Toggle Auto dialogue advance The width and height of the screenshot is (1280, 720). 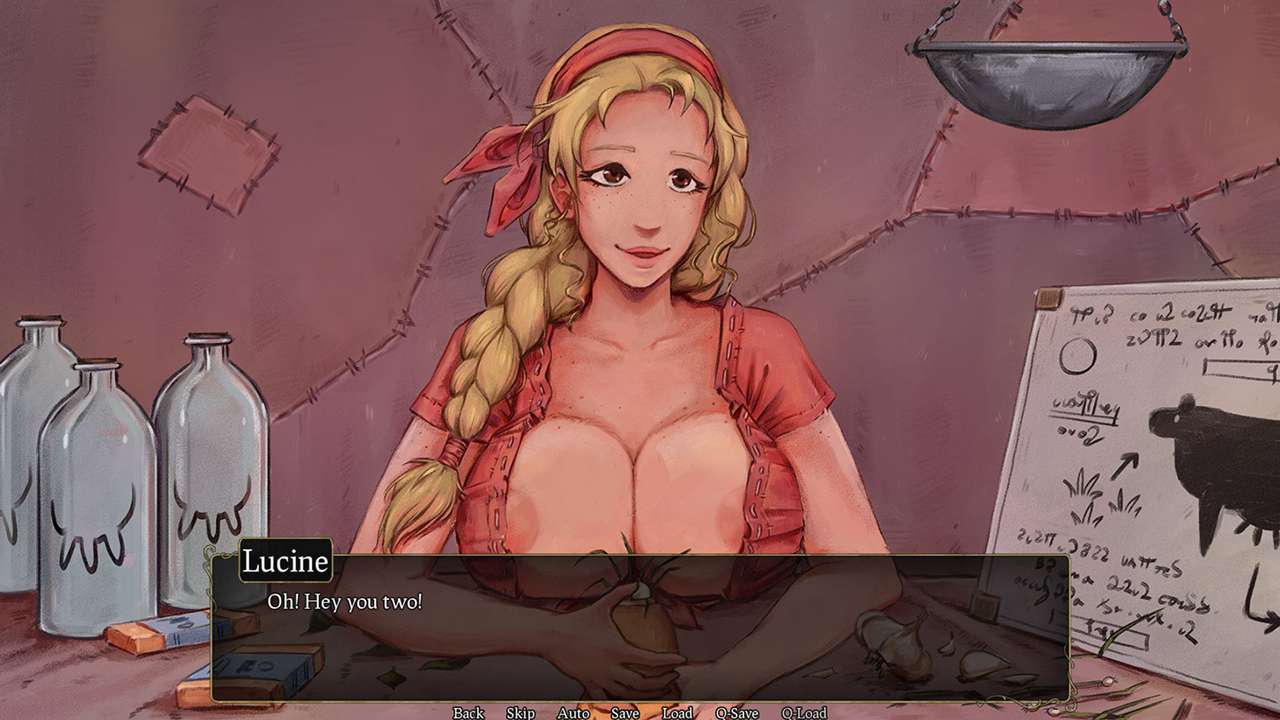pyautogui.click(x=573, y=712)
